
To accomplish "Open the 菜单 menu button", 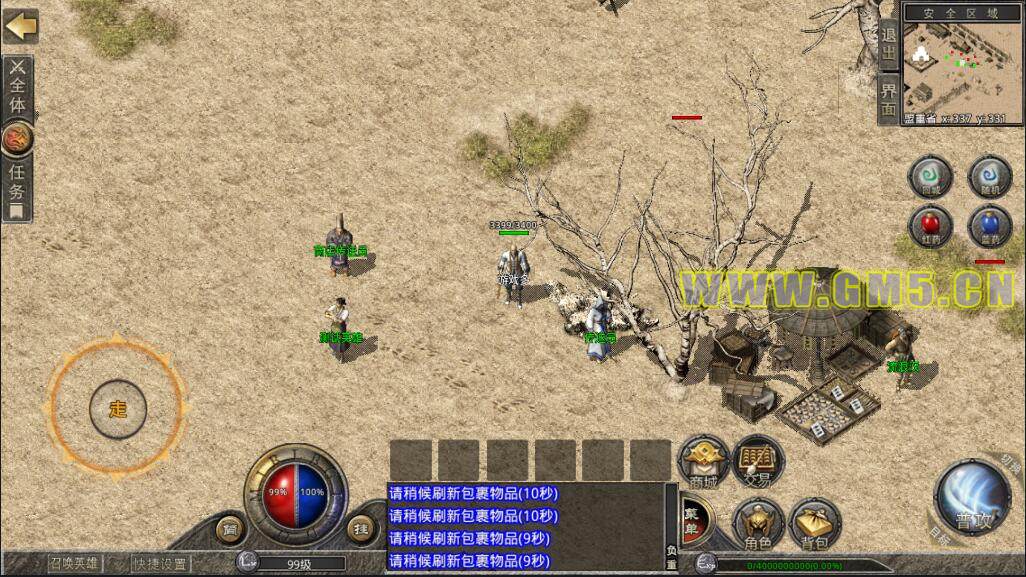I will click(x=692, y=522).
